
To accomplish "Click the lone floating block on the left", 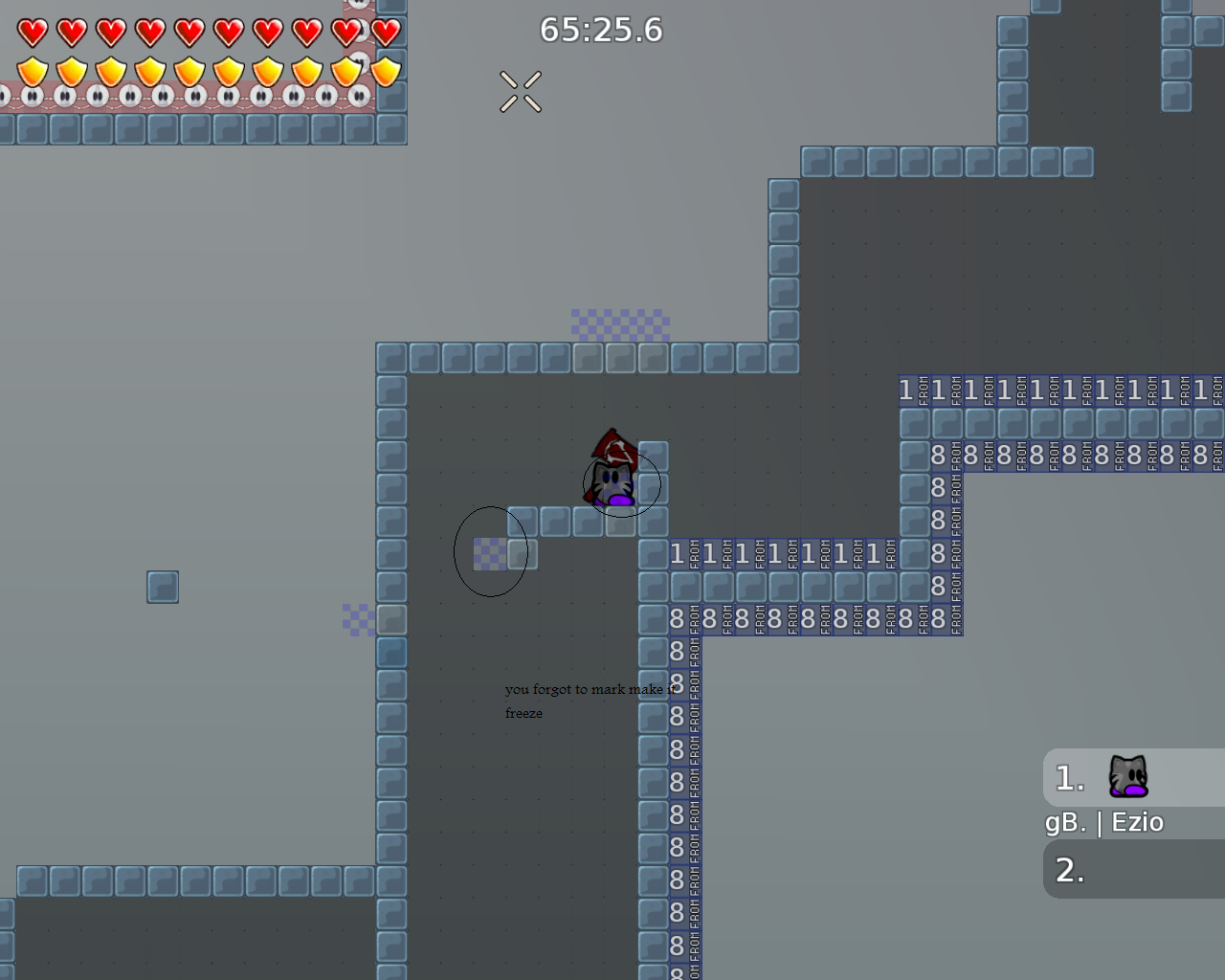I will click(162, 587).
